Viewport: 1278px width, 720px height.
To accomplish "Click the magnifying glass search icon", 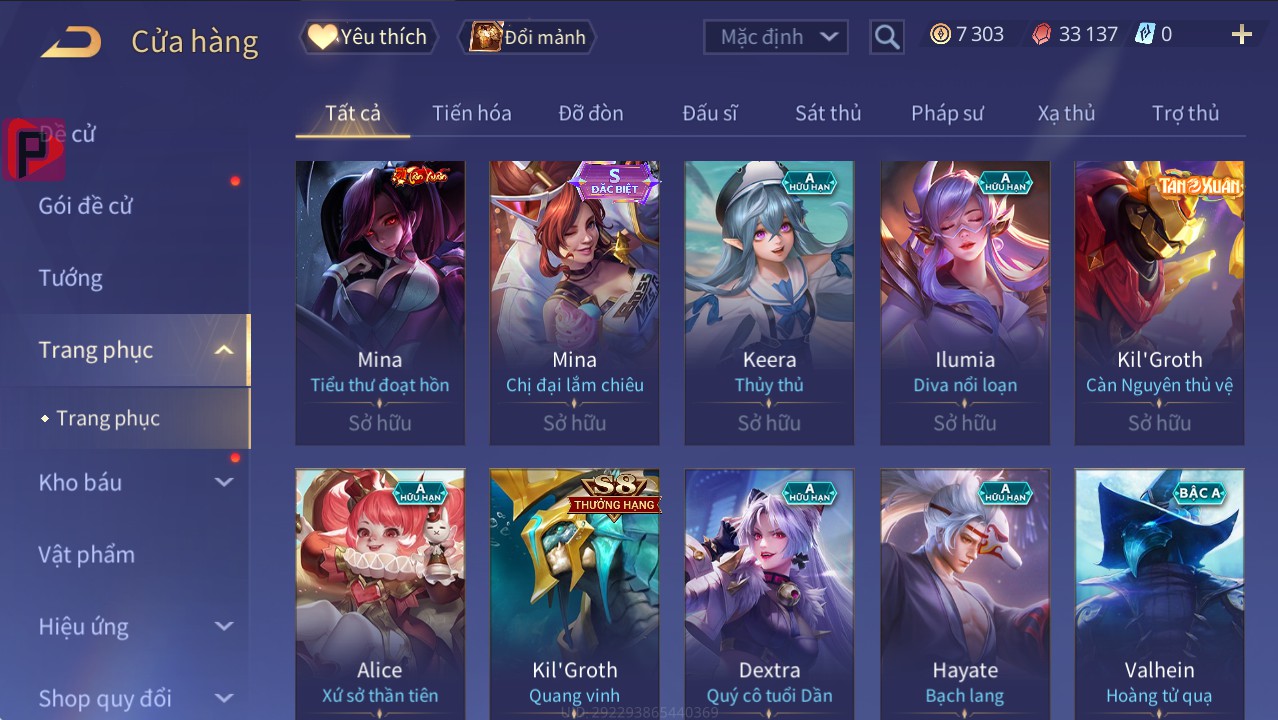I will (x=886, y=38).
